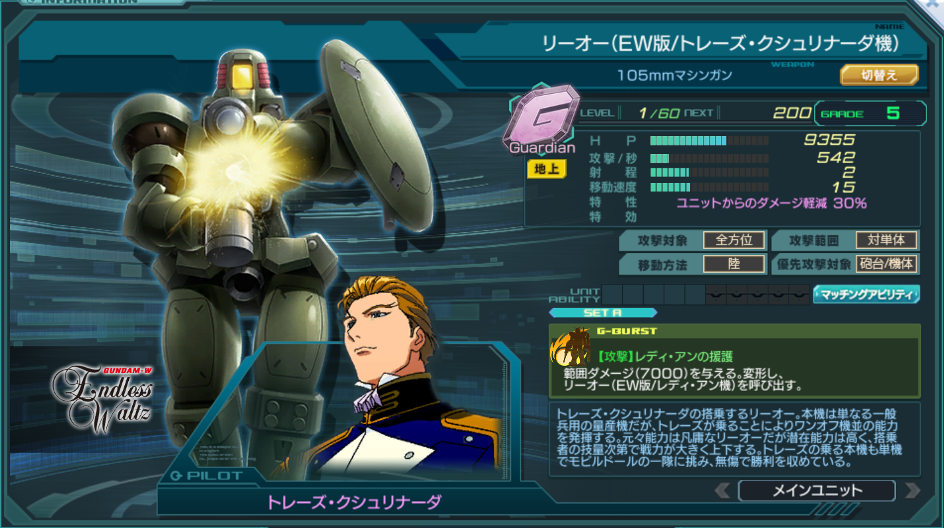Click the メインユニット selector label

click(x=816, y=490)
